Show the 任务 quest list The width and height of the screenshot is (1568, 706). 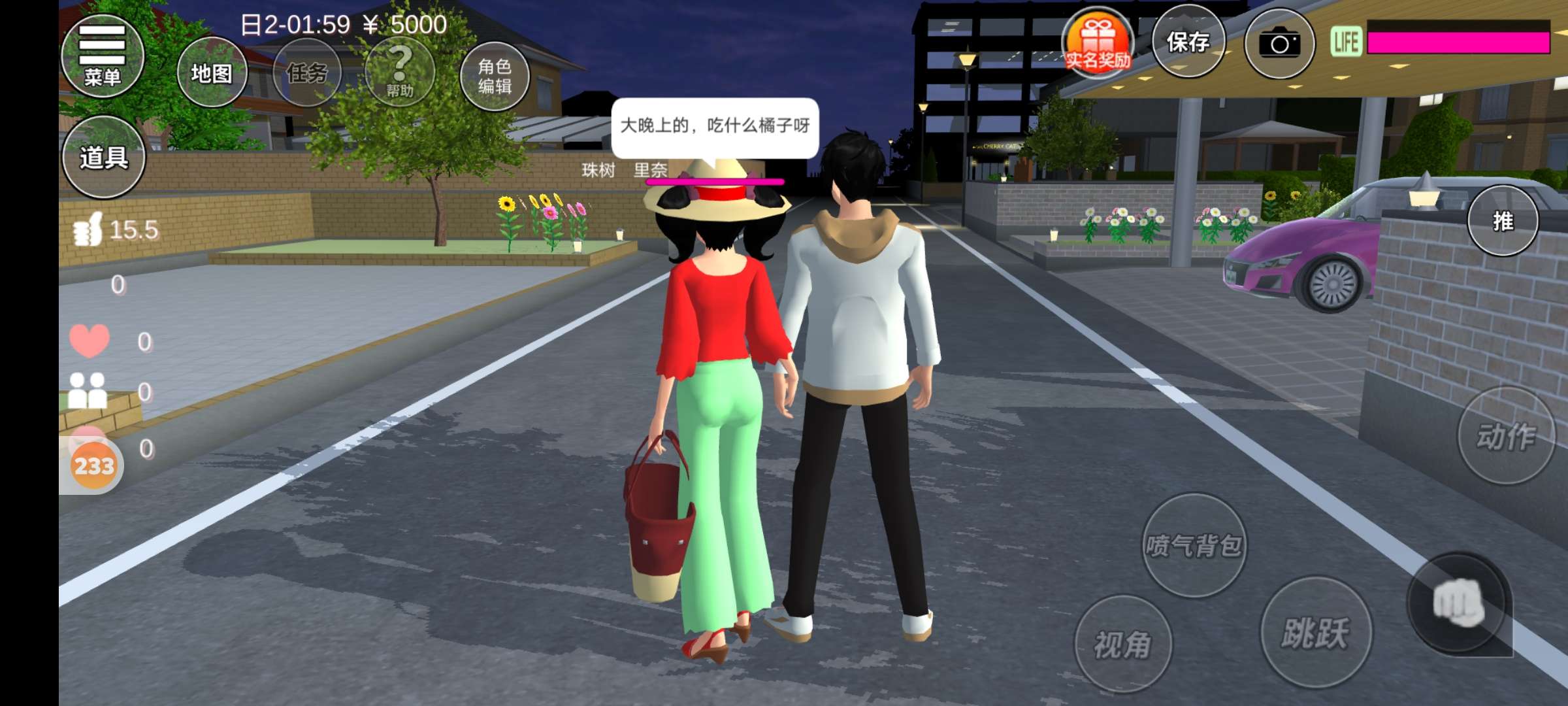[x=307, y=73]
